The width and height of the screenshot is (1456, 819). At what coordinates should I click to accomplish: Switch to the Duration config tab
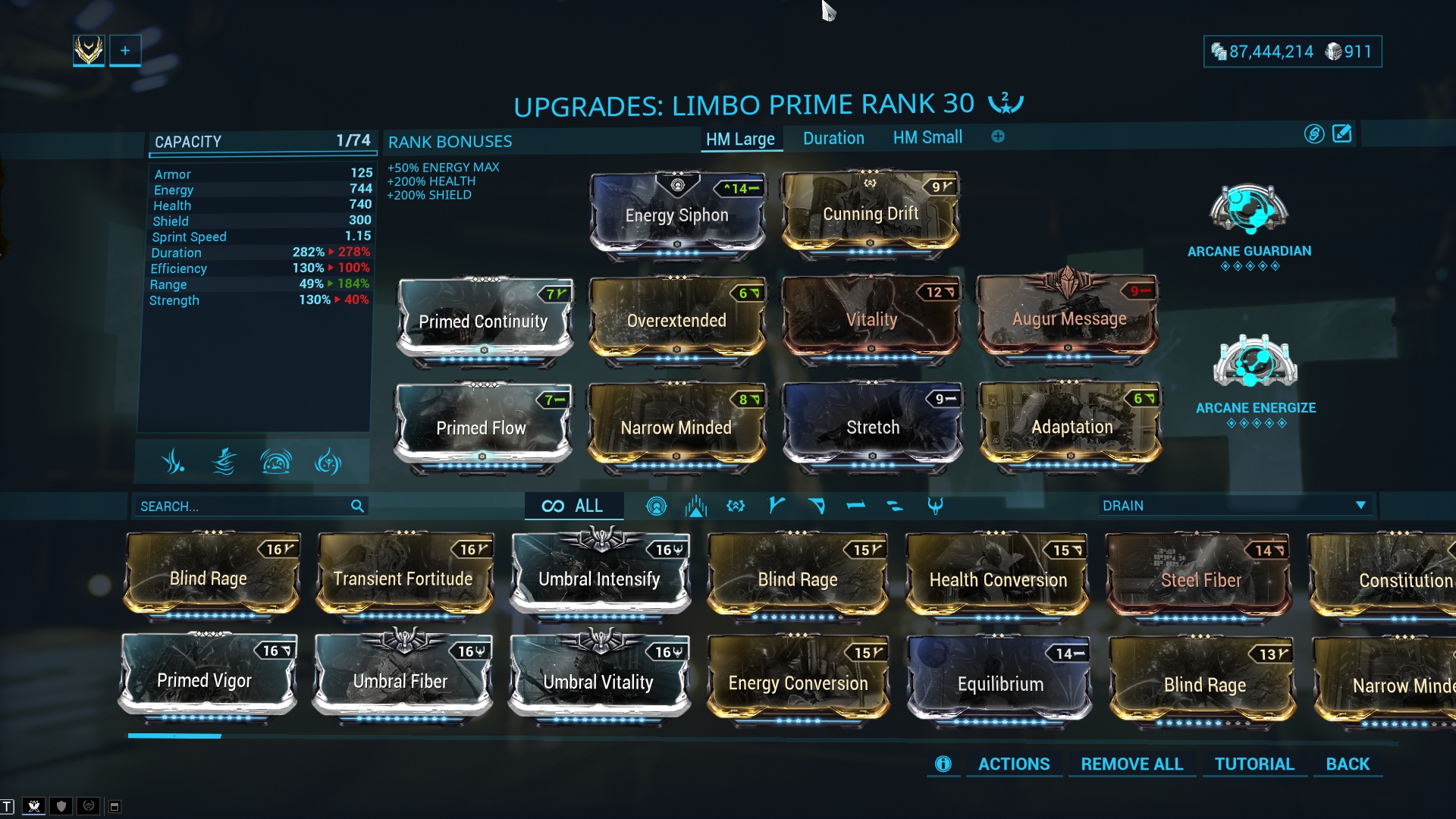point(833,139)
